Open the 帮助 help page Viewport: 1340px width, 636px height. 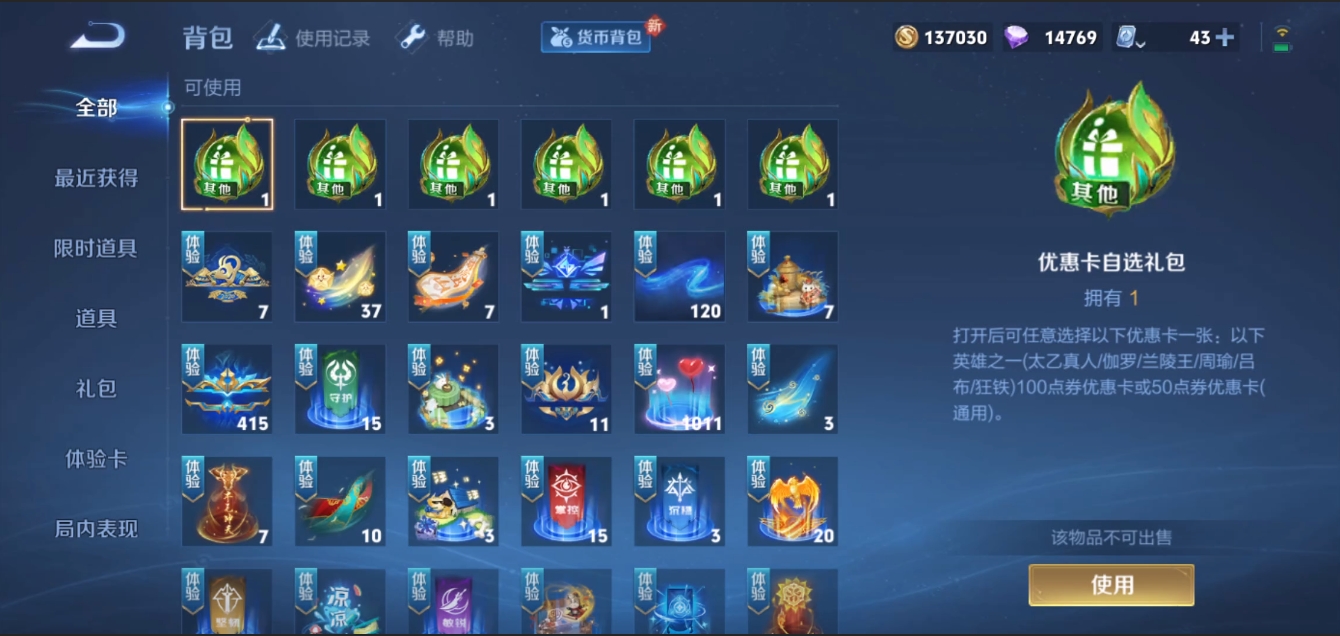click(436, 38)
